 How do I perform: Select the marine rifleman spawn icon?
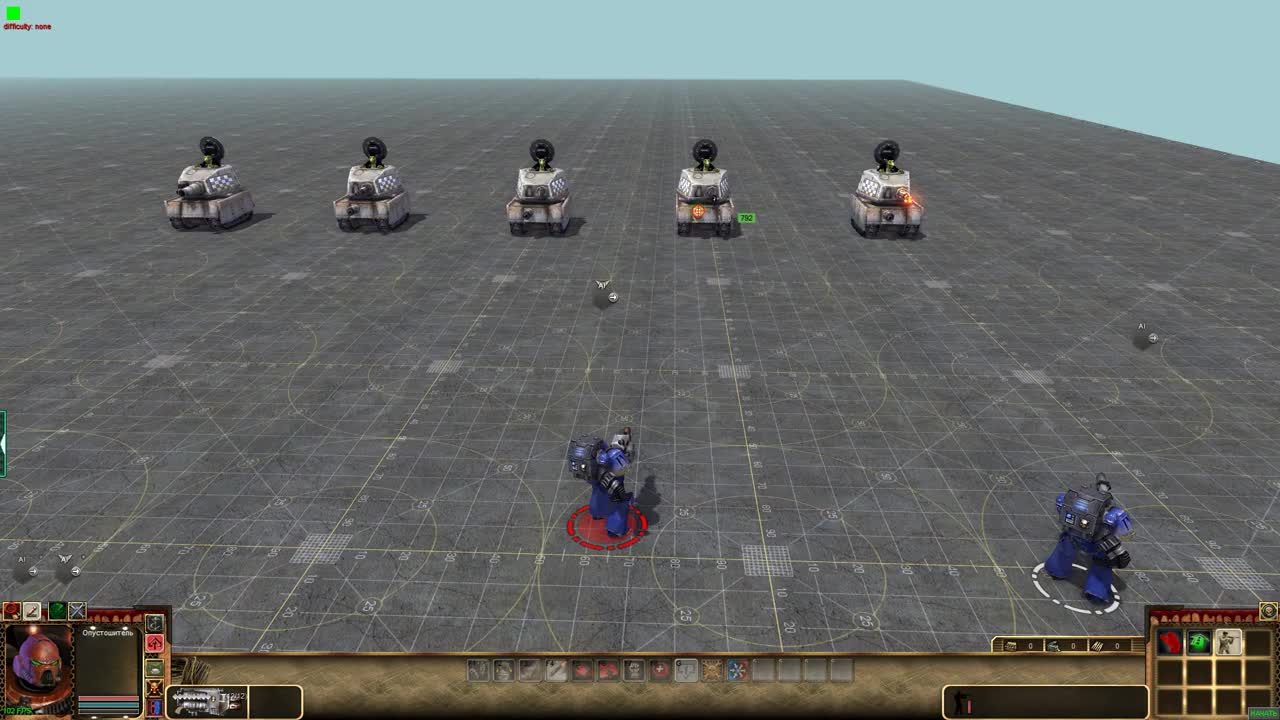tap(1228, 642)
